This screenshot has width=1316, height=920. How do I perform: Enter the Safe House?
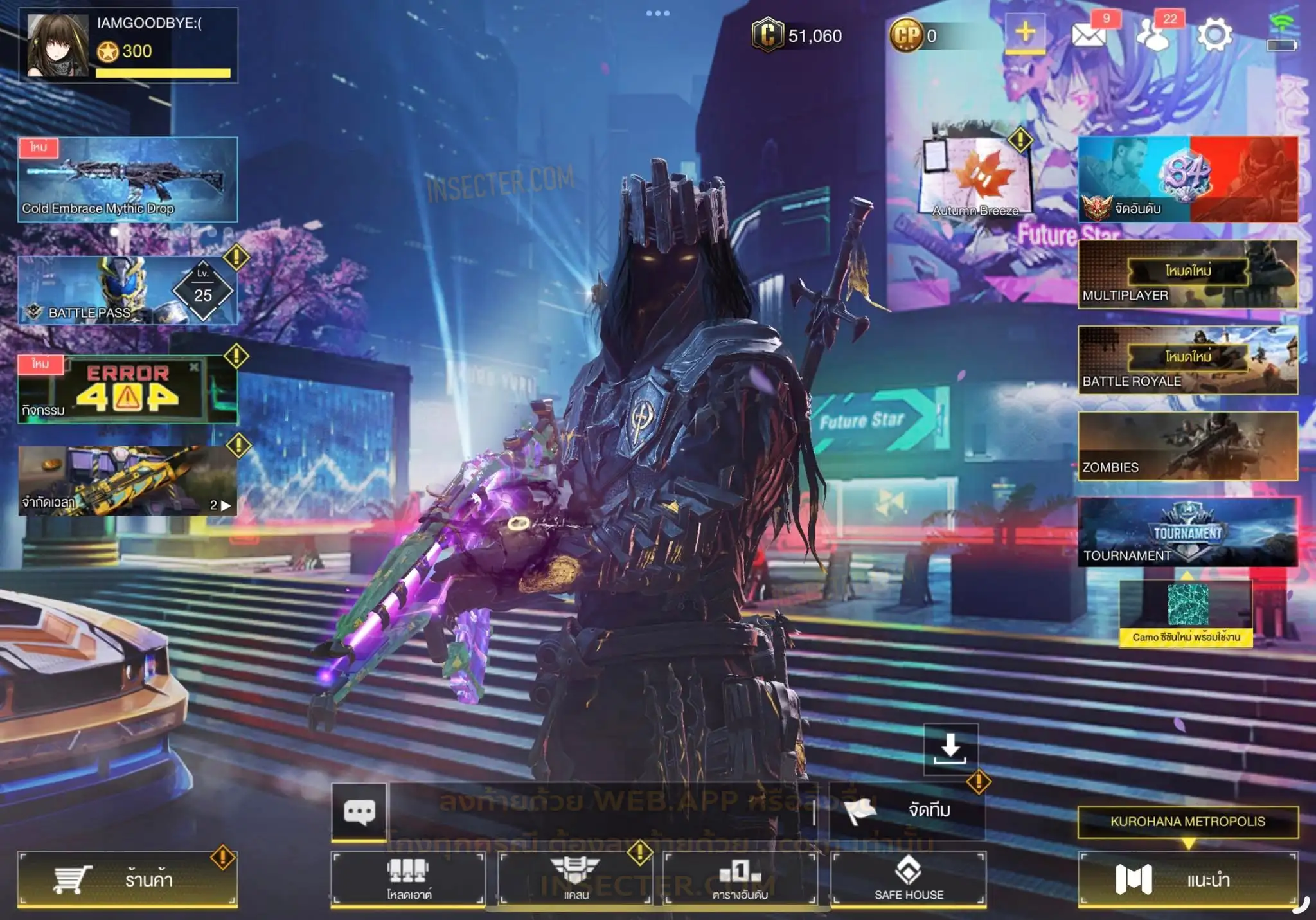[908, 879]
